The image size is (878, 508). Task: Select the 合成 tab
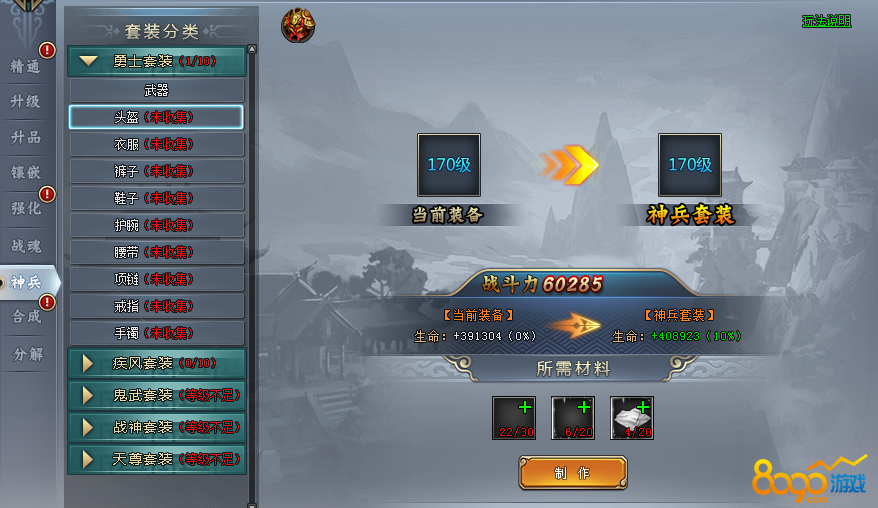26,317
